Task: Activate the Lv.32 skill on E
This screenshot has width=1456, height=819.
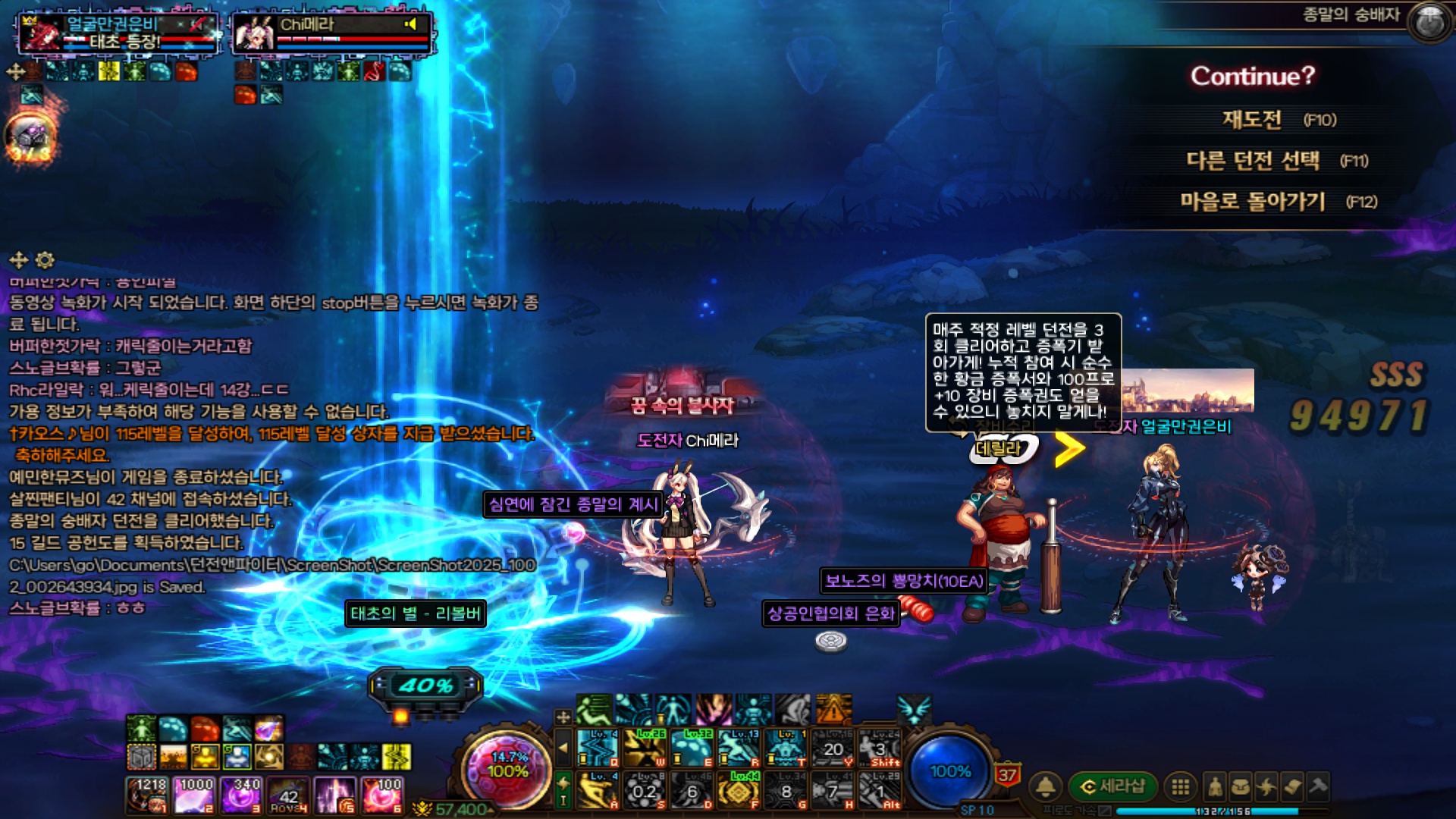Action: tap(692, 748)
